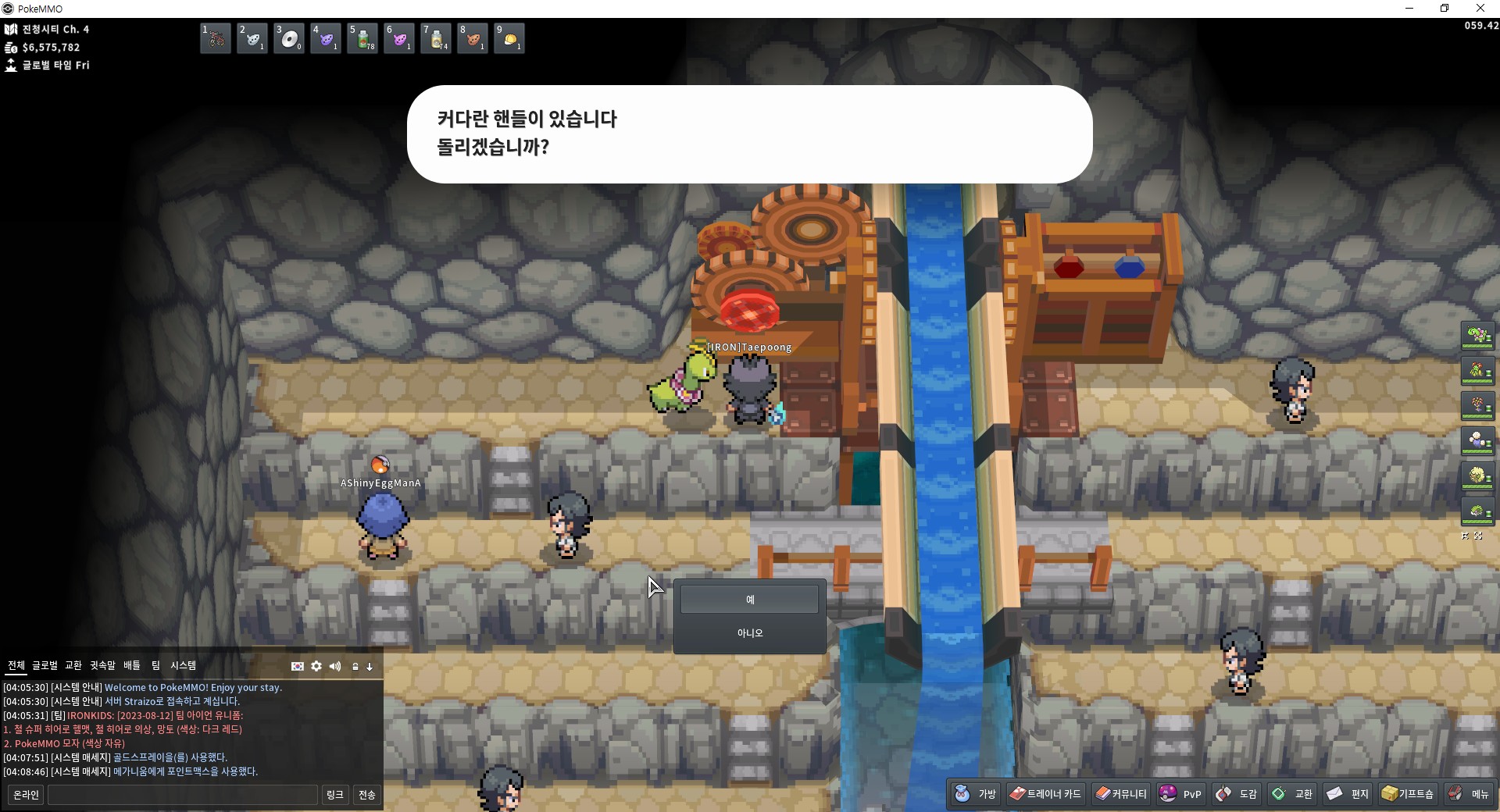1500x812 pixels.
Task: Choose 예 to turn the handle
Action: pos(749,600)
